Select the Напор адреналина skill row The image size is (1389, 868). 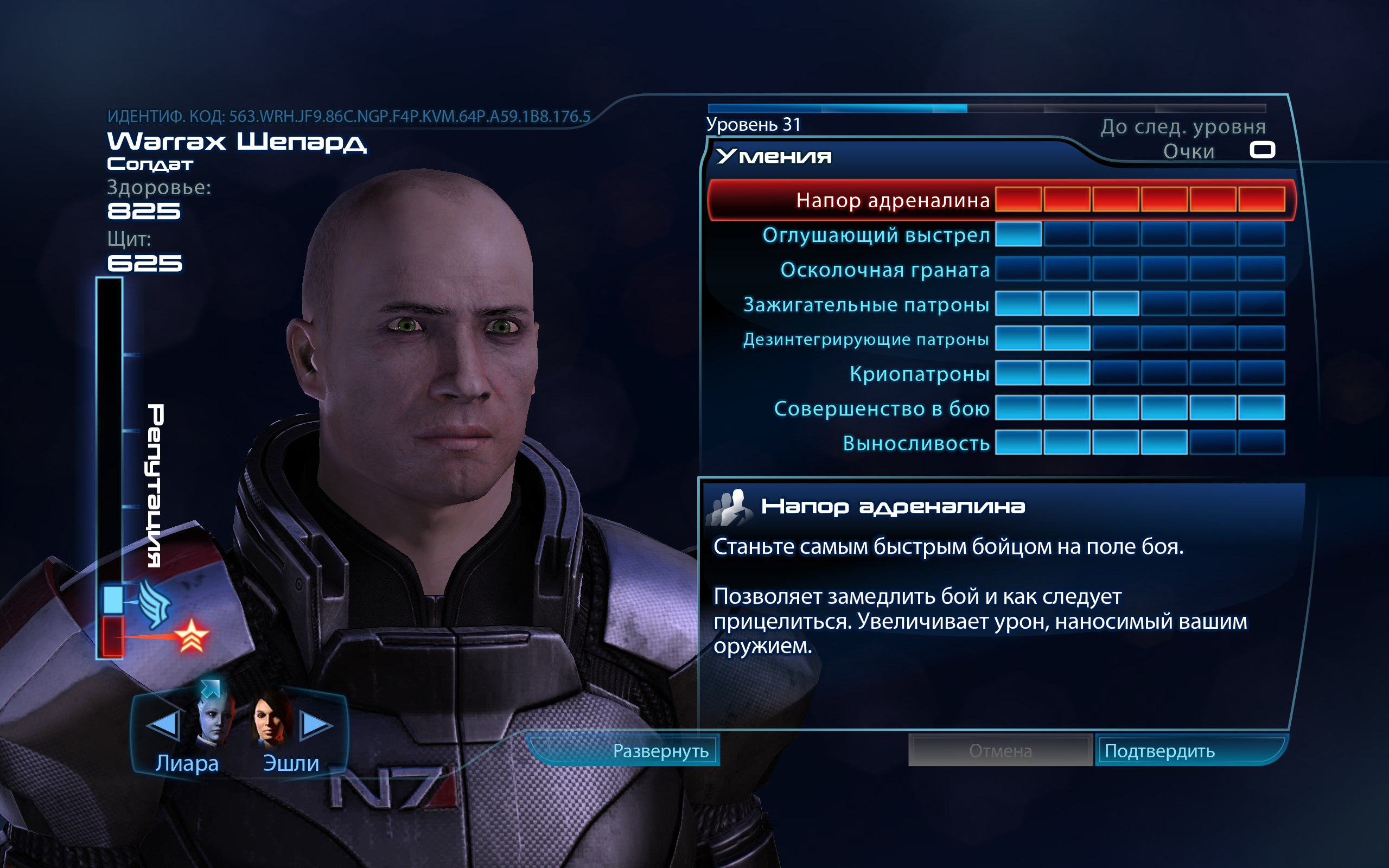coord(893,200)
